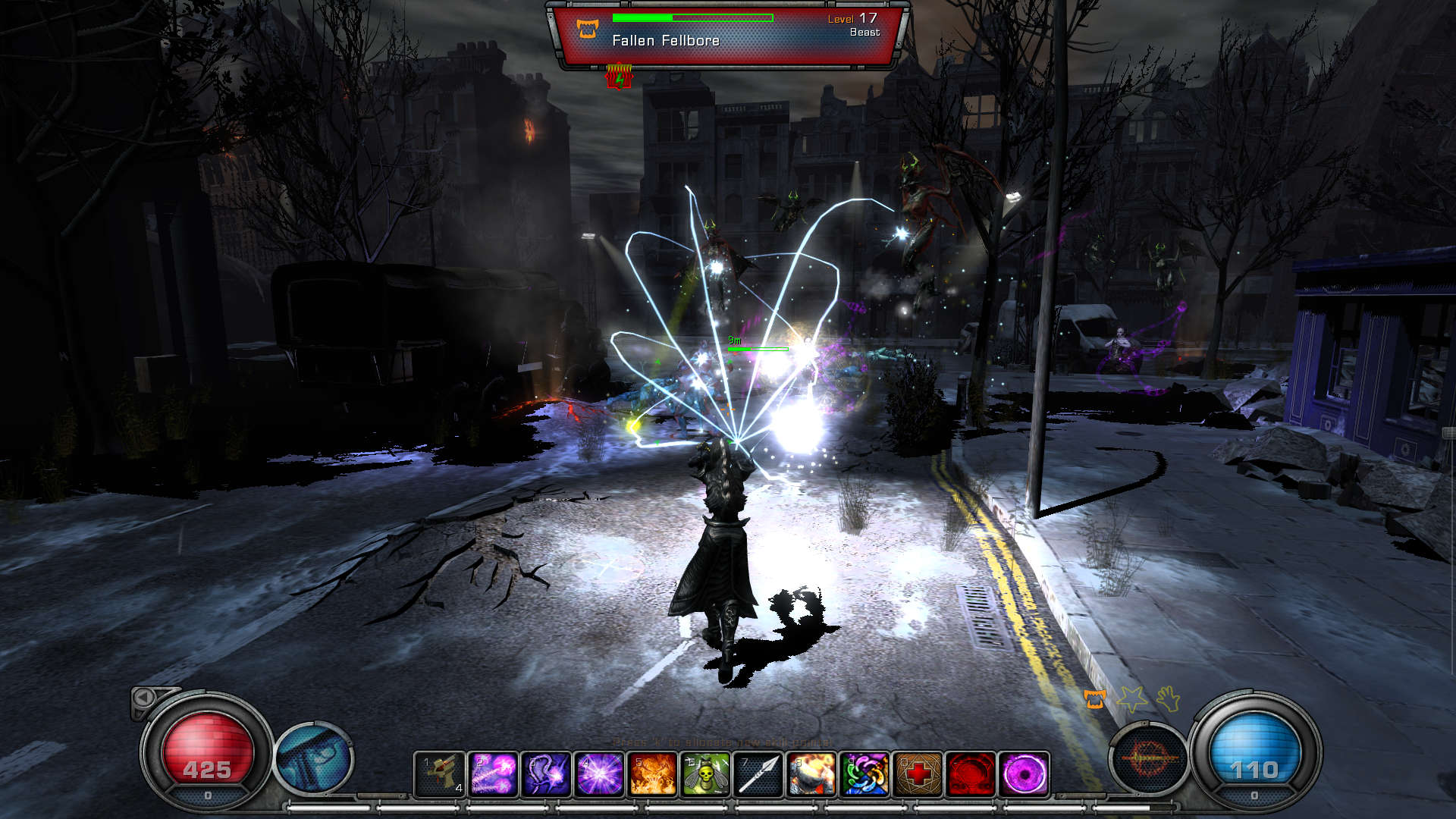The width and height of the screenshot is (1456, 819).
Task: Click the Fallen Fellbore target frame
Action: (728, 36)
